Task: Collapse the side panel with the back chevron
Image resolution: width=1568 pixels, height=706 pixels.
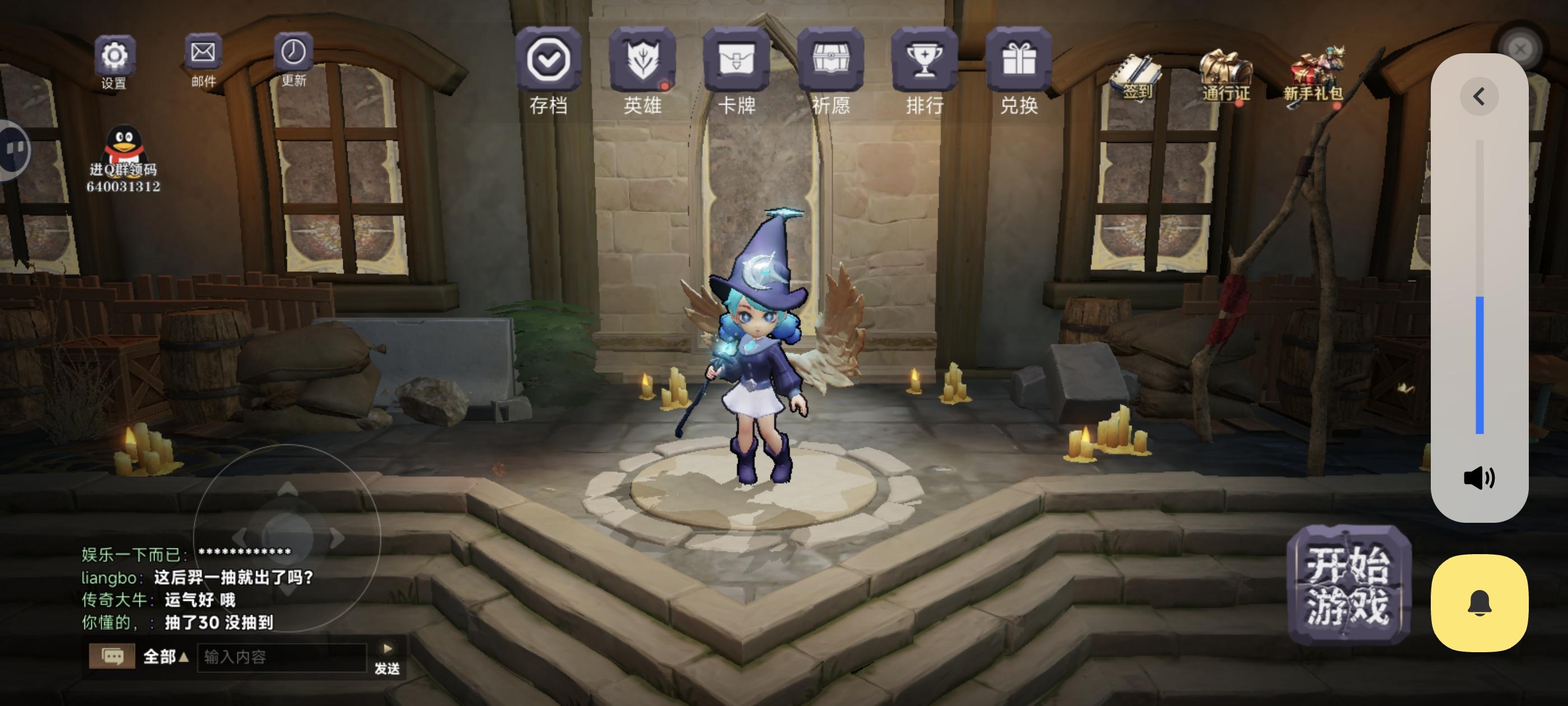Action: [1478, 96]
